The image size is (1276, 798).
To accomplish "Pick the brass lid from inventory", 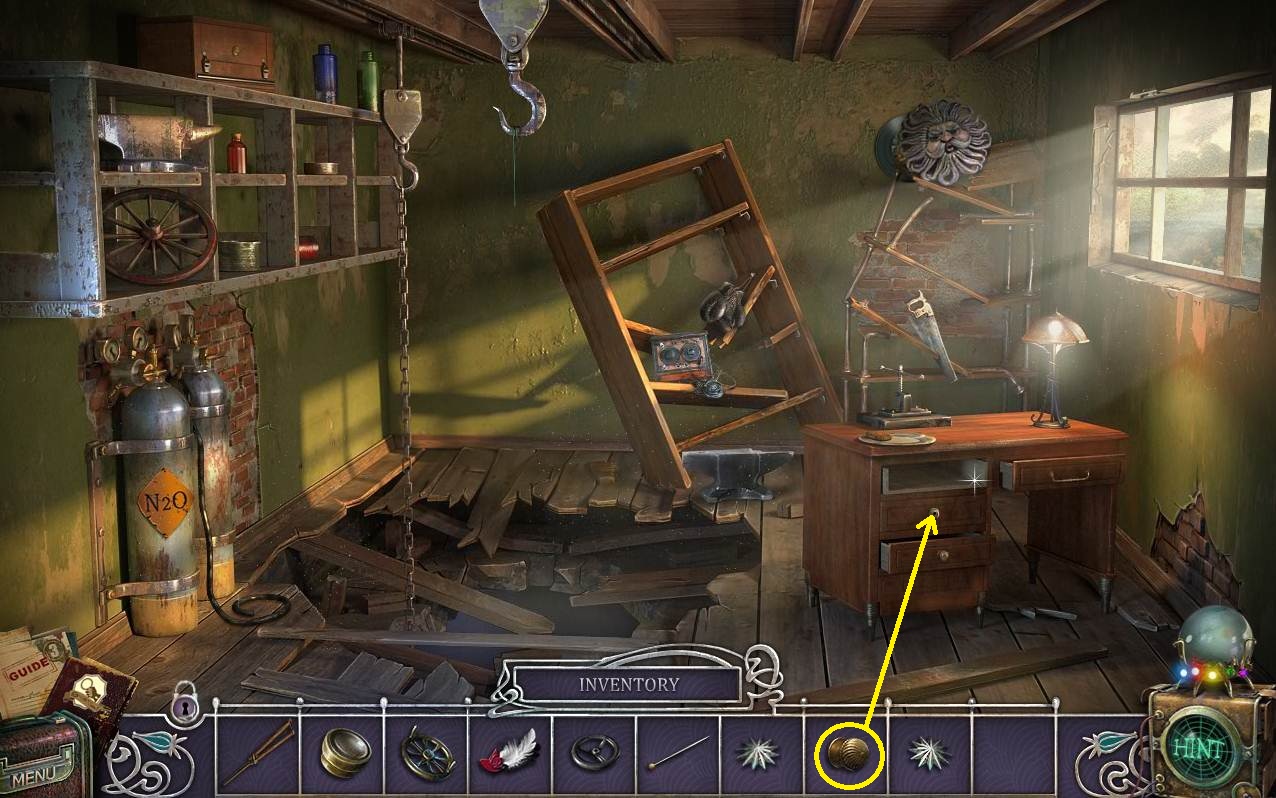I will click(x=345, y=752).
